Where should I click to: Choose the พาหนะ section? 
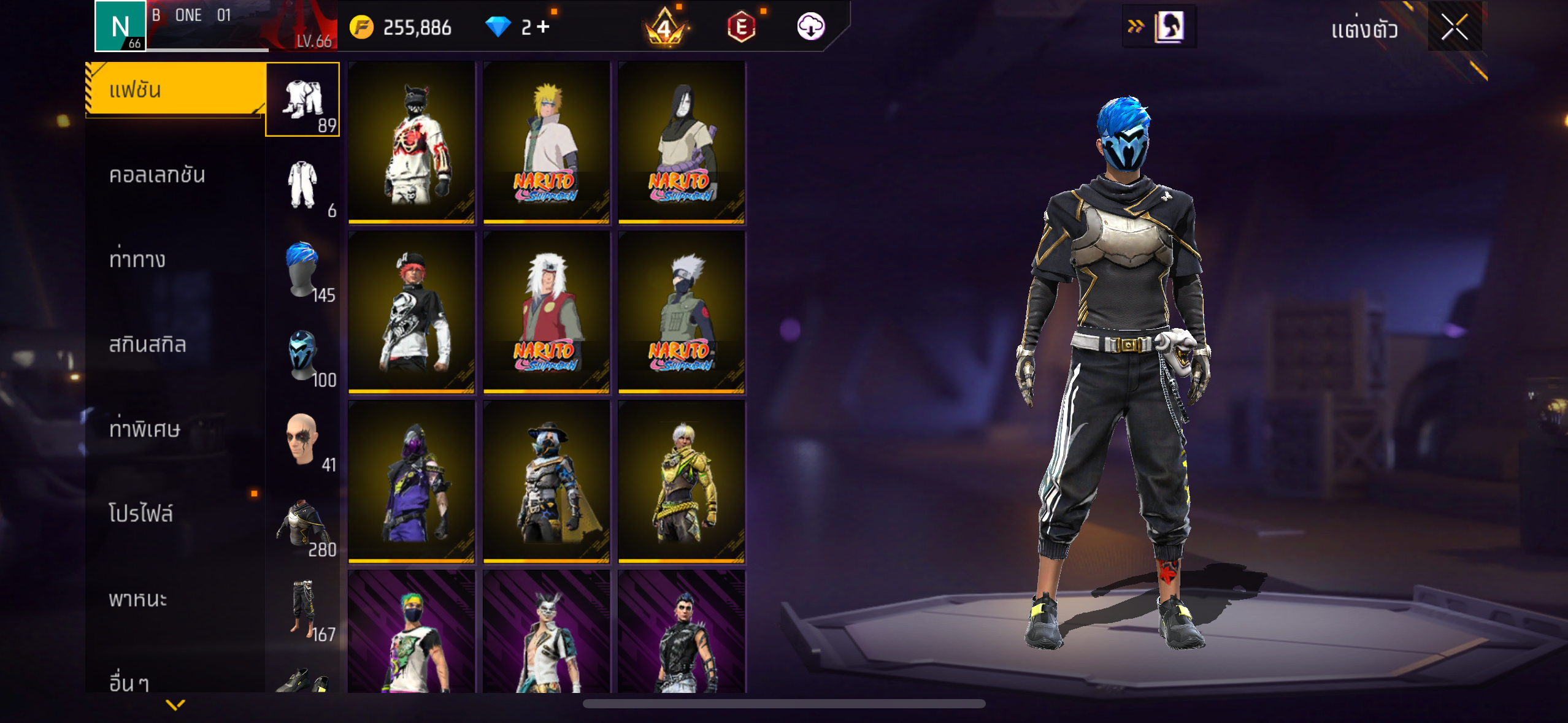click(138, 599)
